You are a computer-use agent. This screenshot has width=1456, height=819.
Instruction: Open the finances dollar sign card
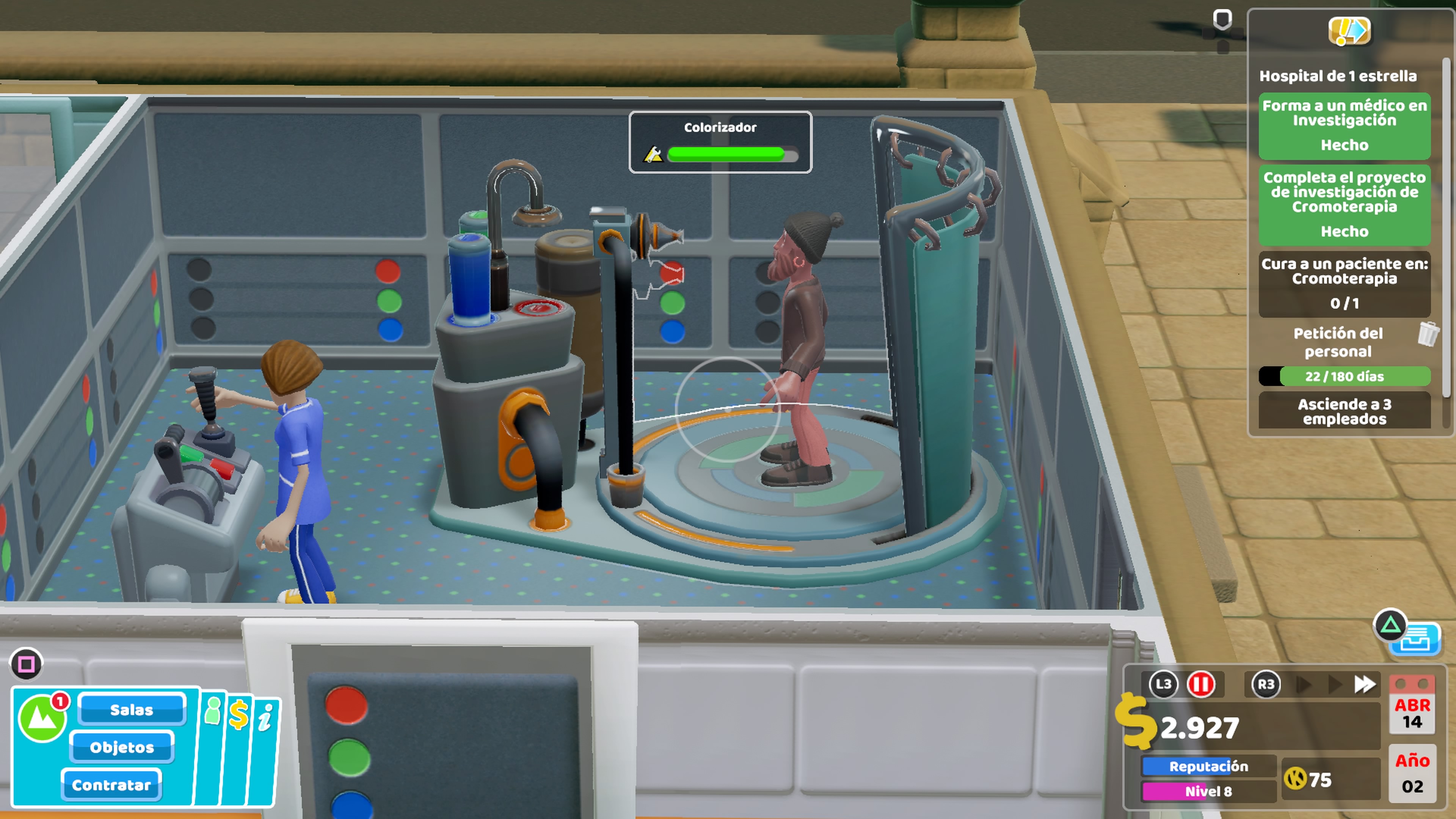(x=238, y=714)
